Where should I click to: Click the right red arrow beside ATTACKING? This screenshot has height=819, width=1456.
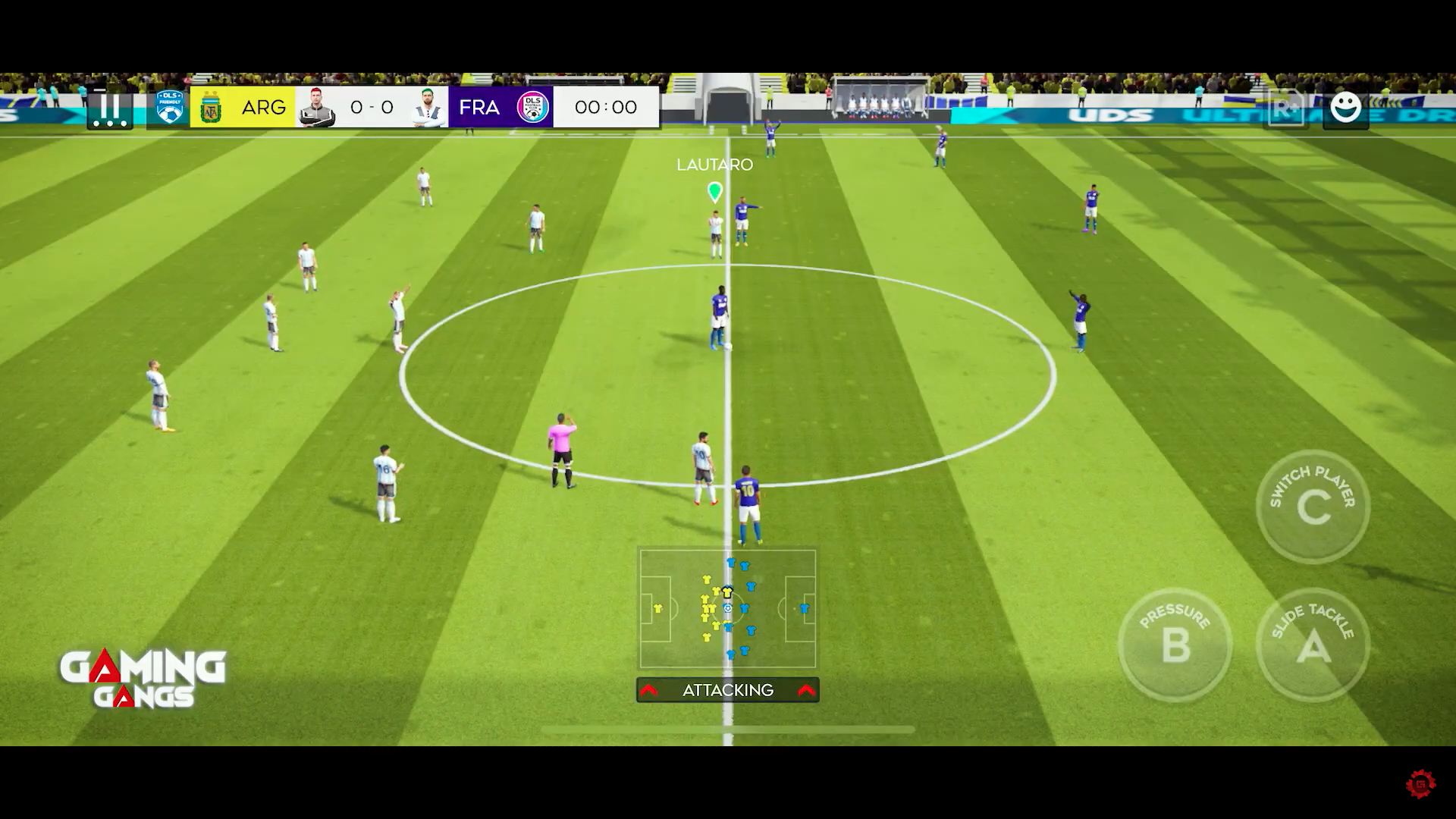coord(805,690)
